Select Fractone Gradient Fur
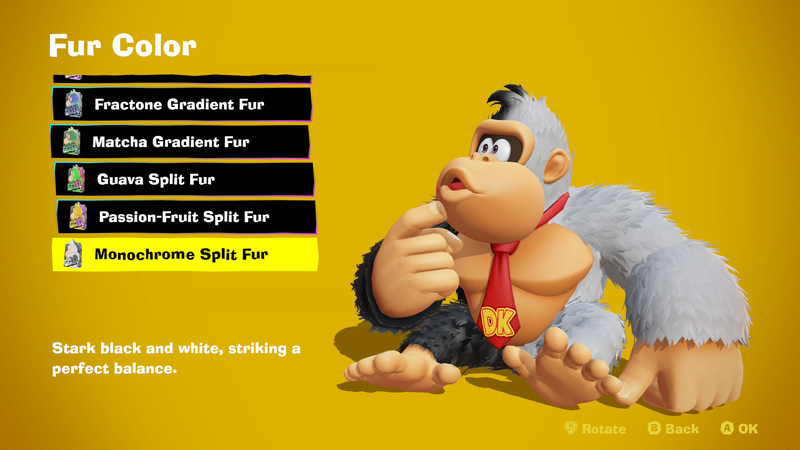This screenshot has width=800, height=450. 181,103
